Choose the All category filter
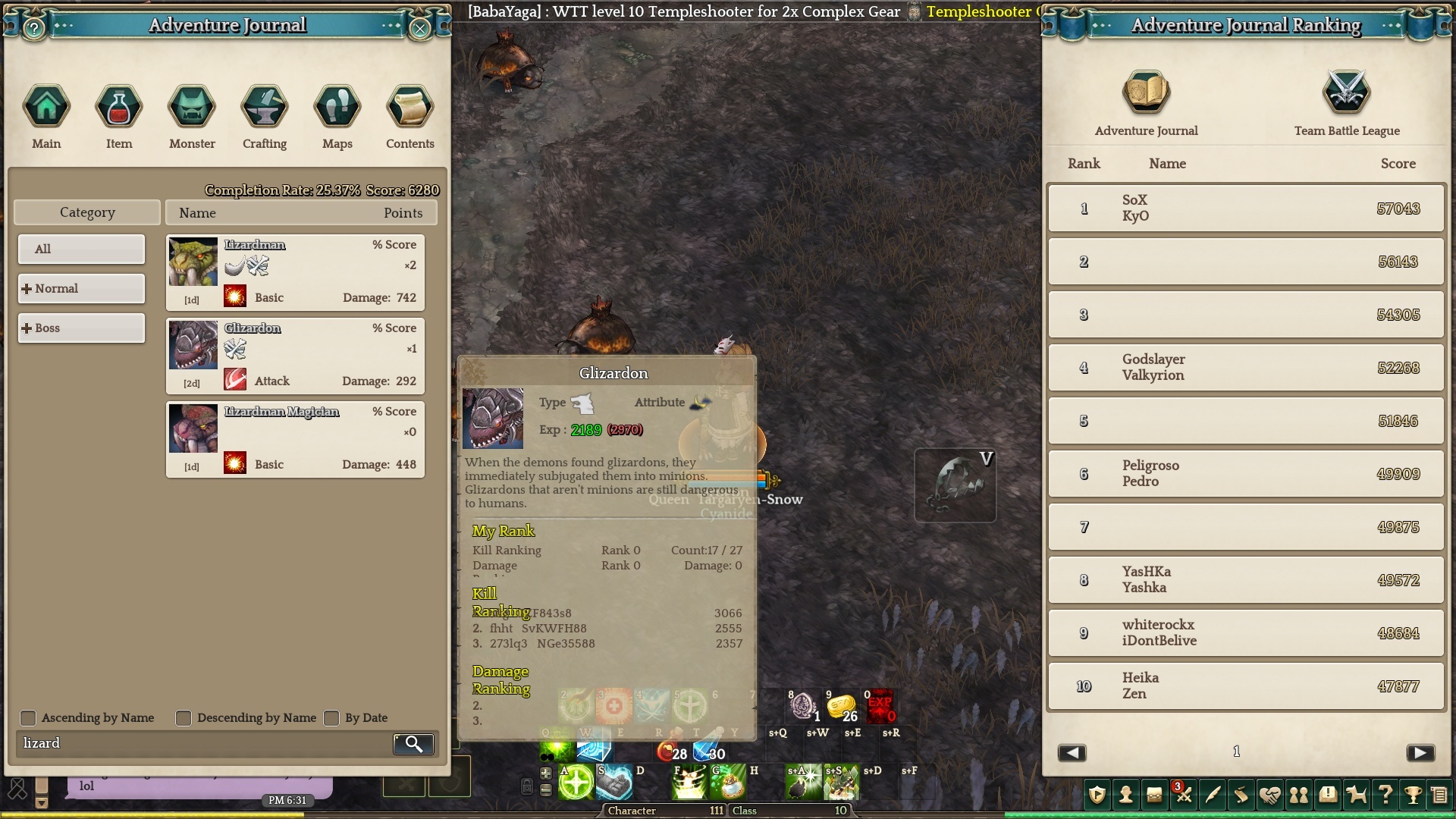 (x=81, y=249)
